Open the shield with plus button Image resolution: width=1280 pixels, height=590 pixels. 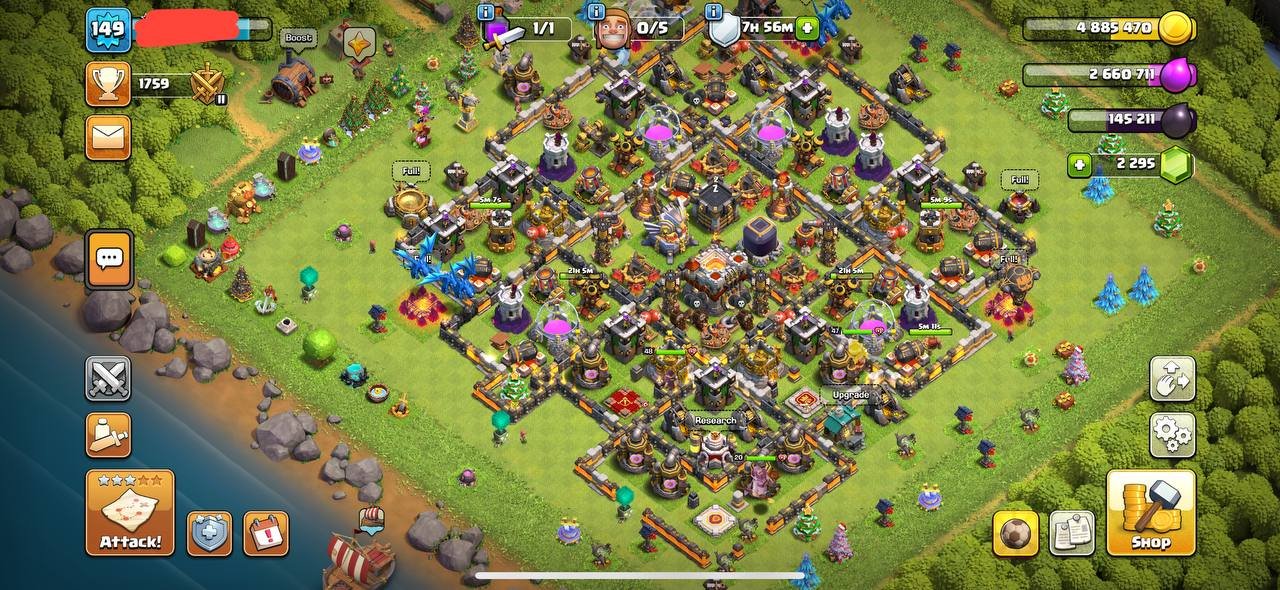pos(209,534)
